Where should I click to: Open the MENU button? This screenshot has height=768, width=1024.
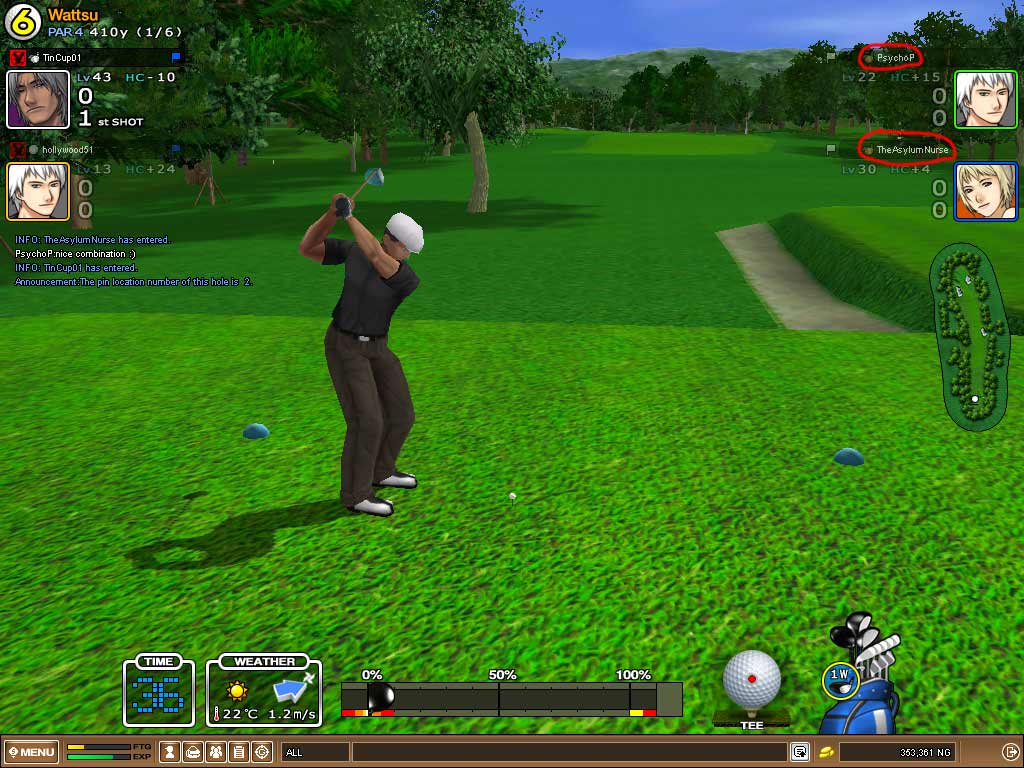(32, 752)
